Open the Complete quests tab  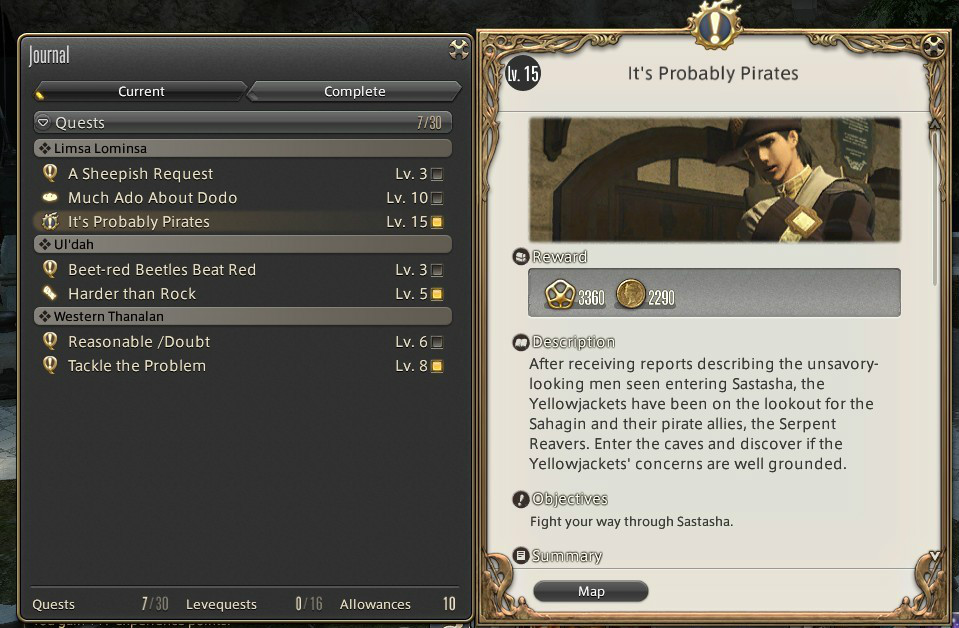354,91
